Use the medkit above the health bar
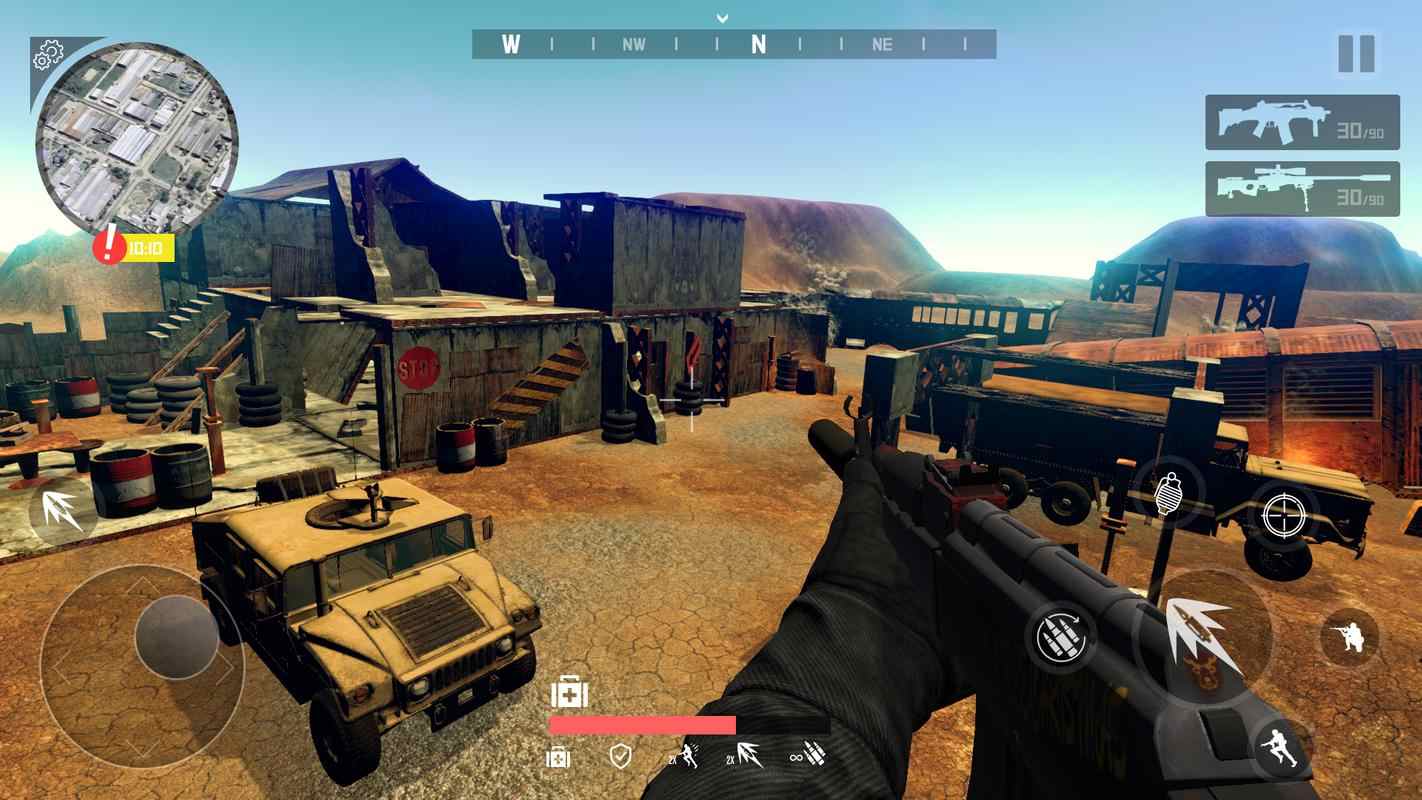This screenshot has height=800, width=1422. point(569,692)
